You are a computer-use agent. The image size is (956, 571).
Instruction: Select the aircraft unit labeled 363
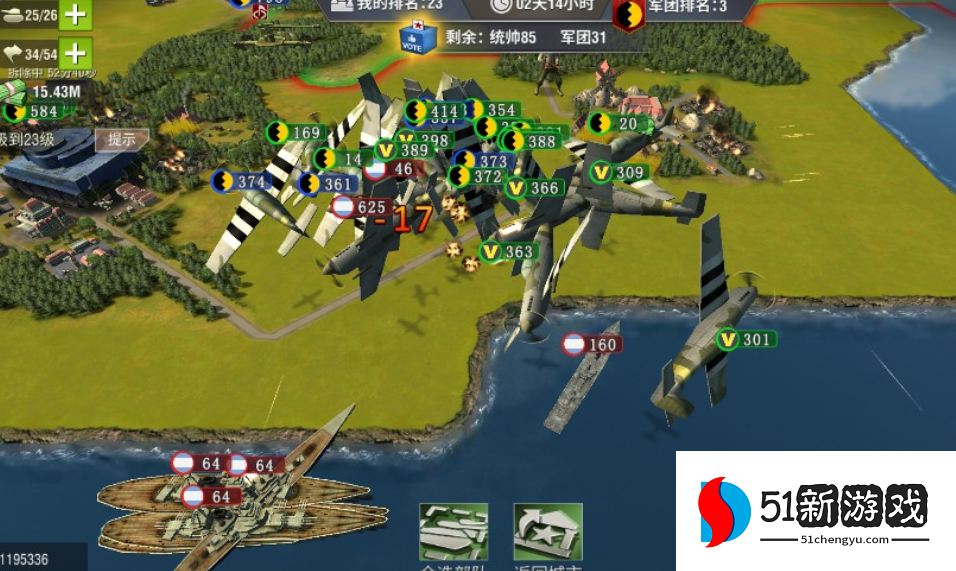coord(507,252)
